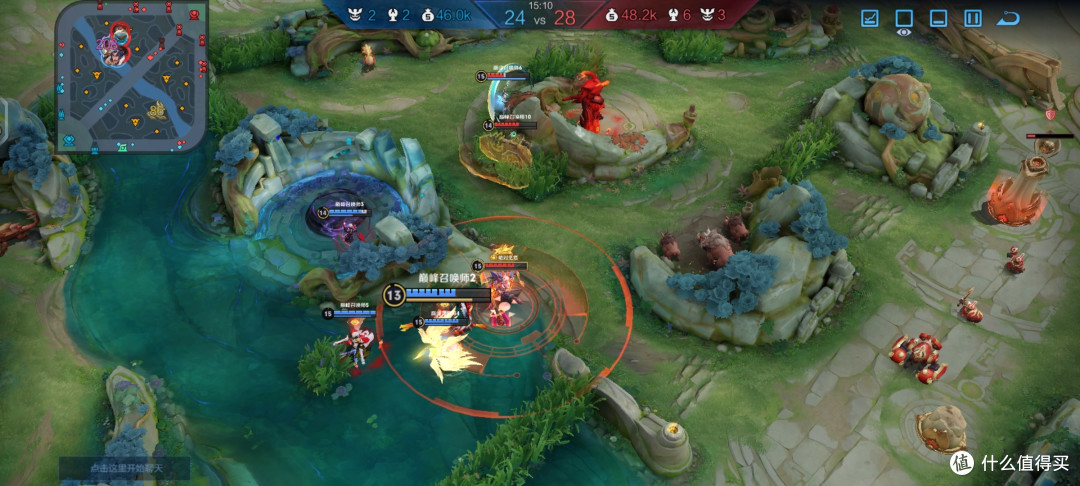Image resolution: width=1080 pixels, height=486 pixels.
Task: Exit spectating with the return arrow
Action: 1008,18
